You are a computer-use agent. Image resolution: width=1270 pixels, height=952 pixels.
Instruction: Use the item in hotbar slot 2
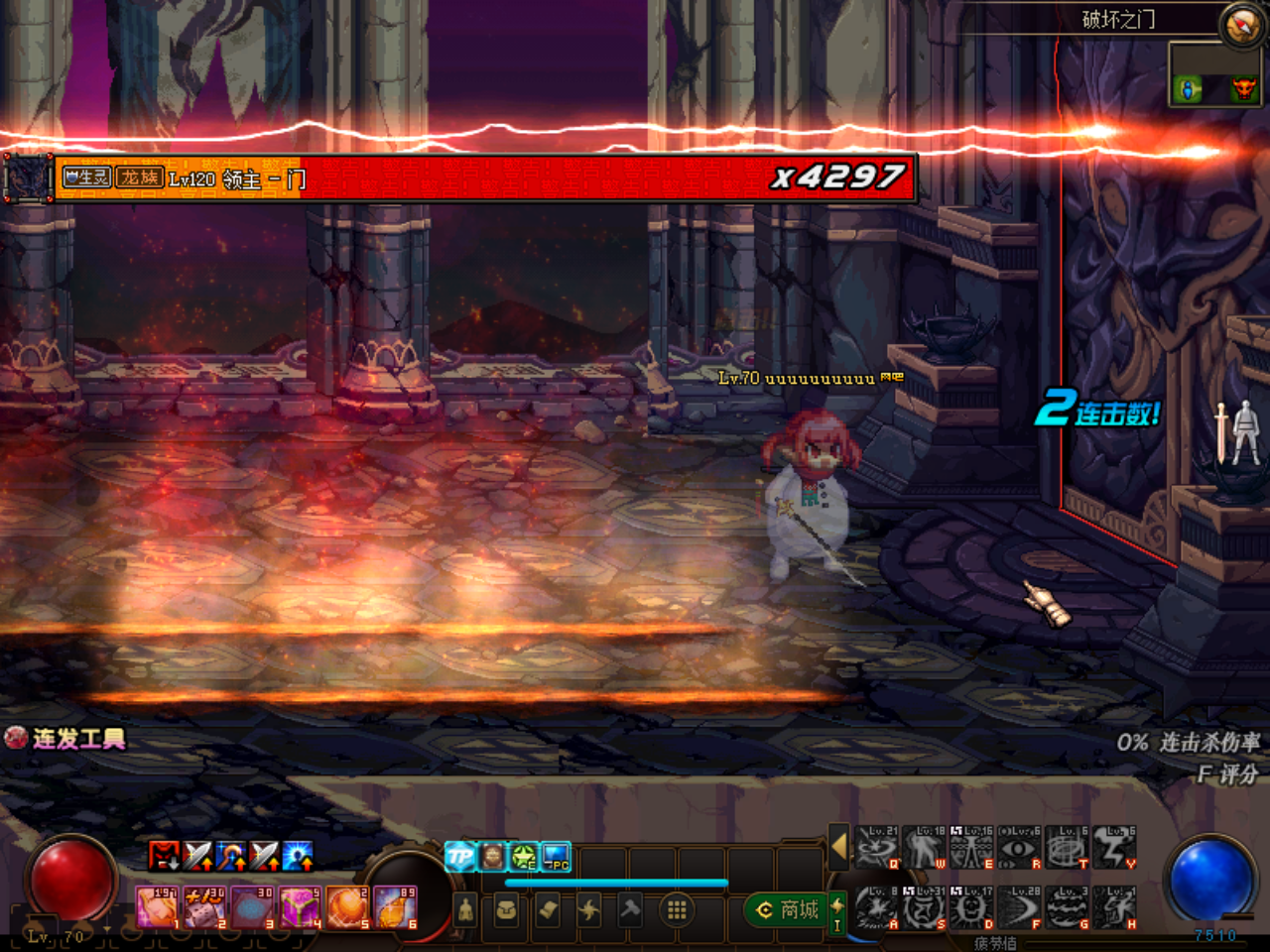tap(205, 907)
